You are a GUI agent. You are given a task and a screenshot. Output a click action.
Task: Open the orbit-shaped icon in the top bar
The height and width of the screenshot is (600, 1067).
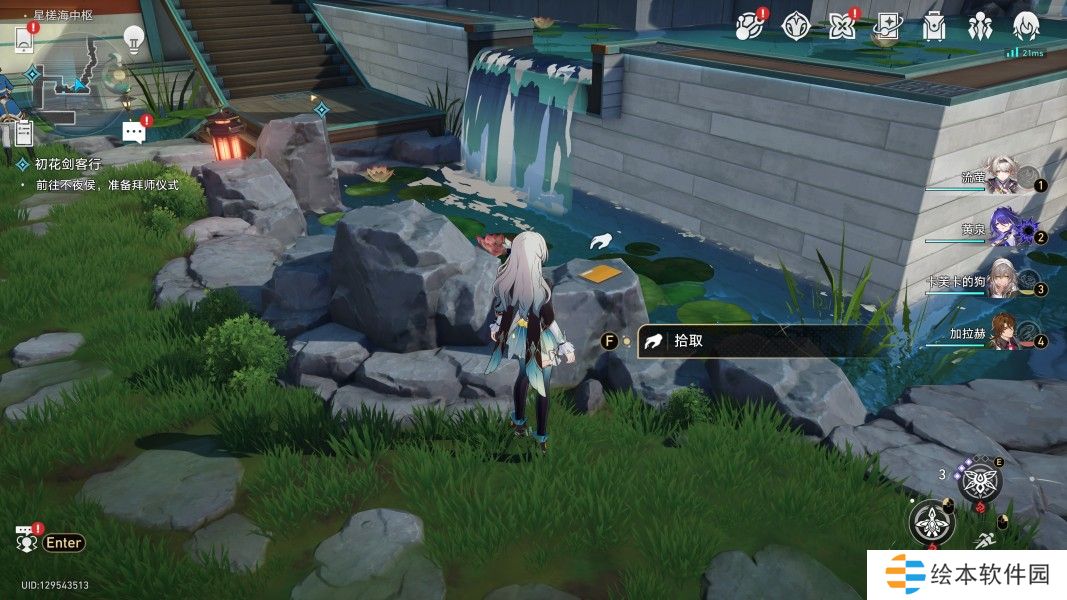click(x=749, y=26)
